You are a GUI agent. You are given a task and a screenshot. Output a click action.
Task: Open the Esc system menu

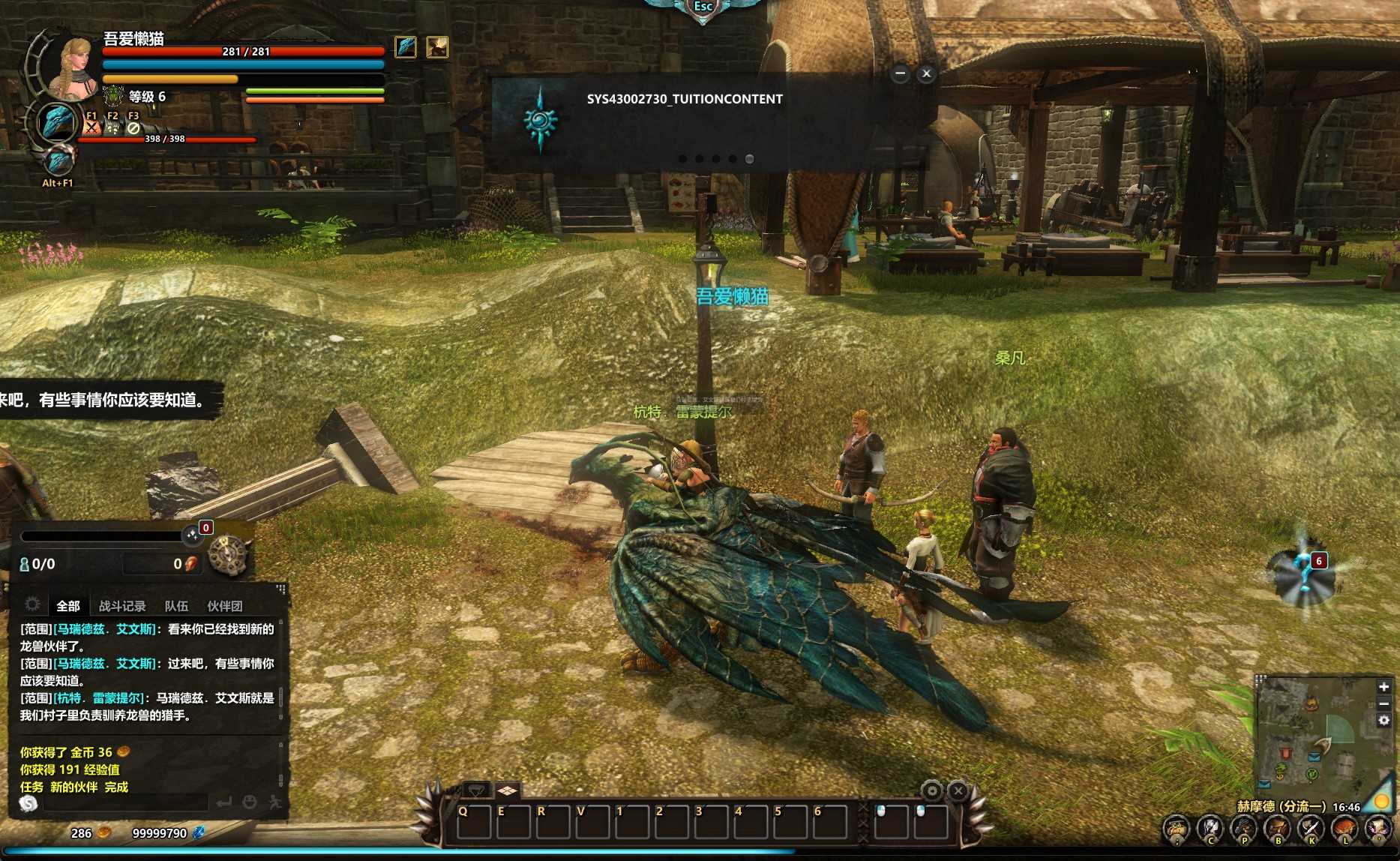point(703,7)
